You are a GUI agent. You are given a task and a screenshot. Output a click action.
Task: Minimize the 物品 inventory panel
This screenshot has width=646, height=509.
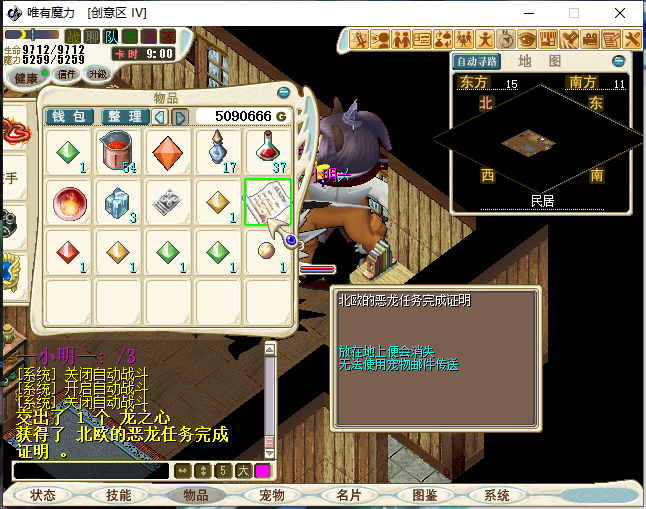point(284,93)
